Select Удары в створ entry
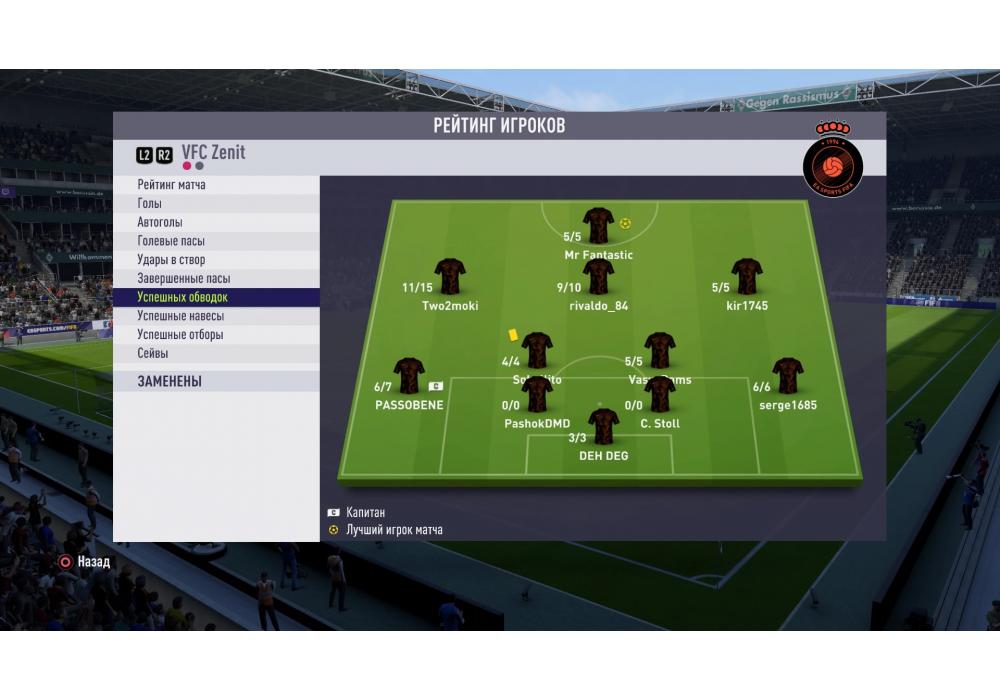 click(x=171, y=260)
